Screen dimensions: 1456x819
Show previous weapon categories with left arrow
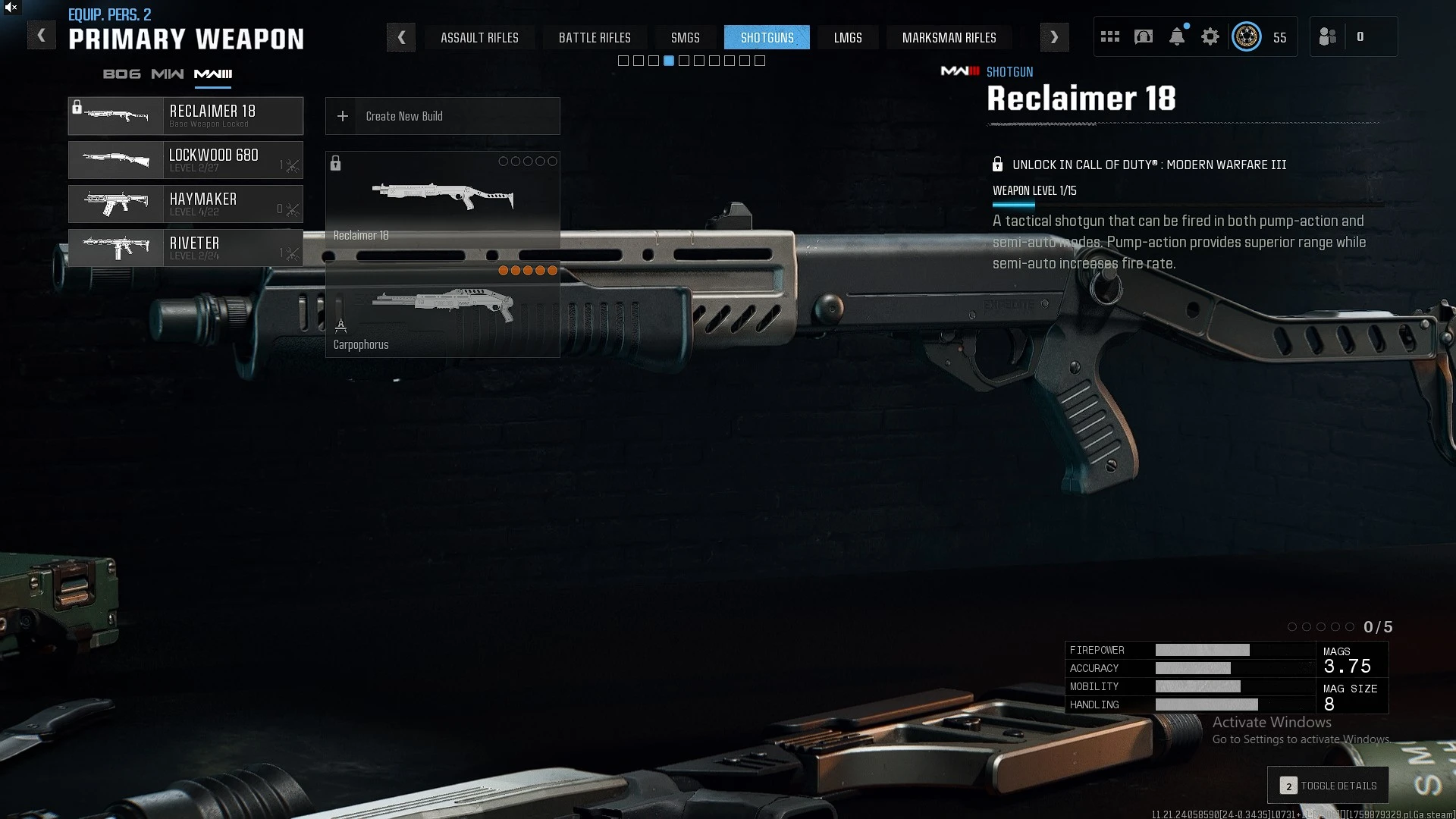click(401, 37)
